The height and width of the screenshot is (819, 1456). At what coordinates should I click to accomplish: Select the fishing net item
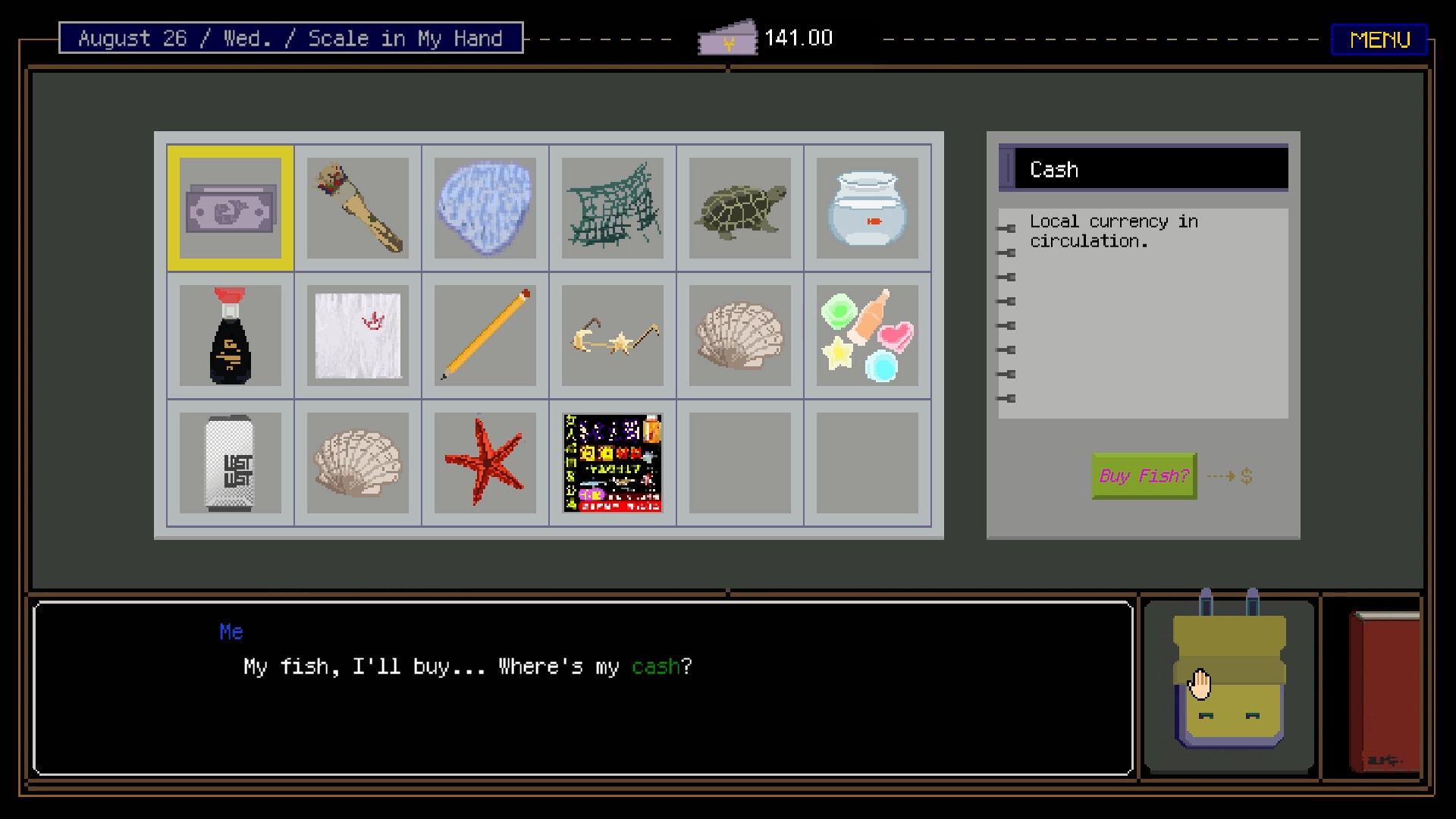coord(612,207)
